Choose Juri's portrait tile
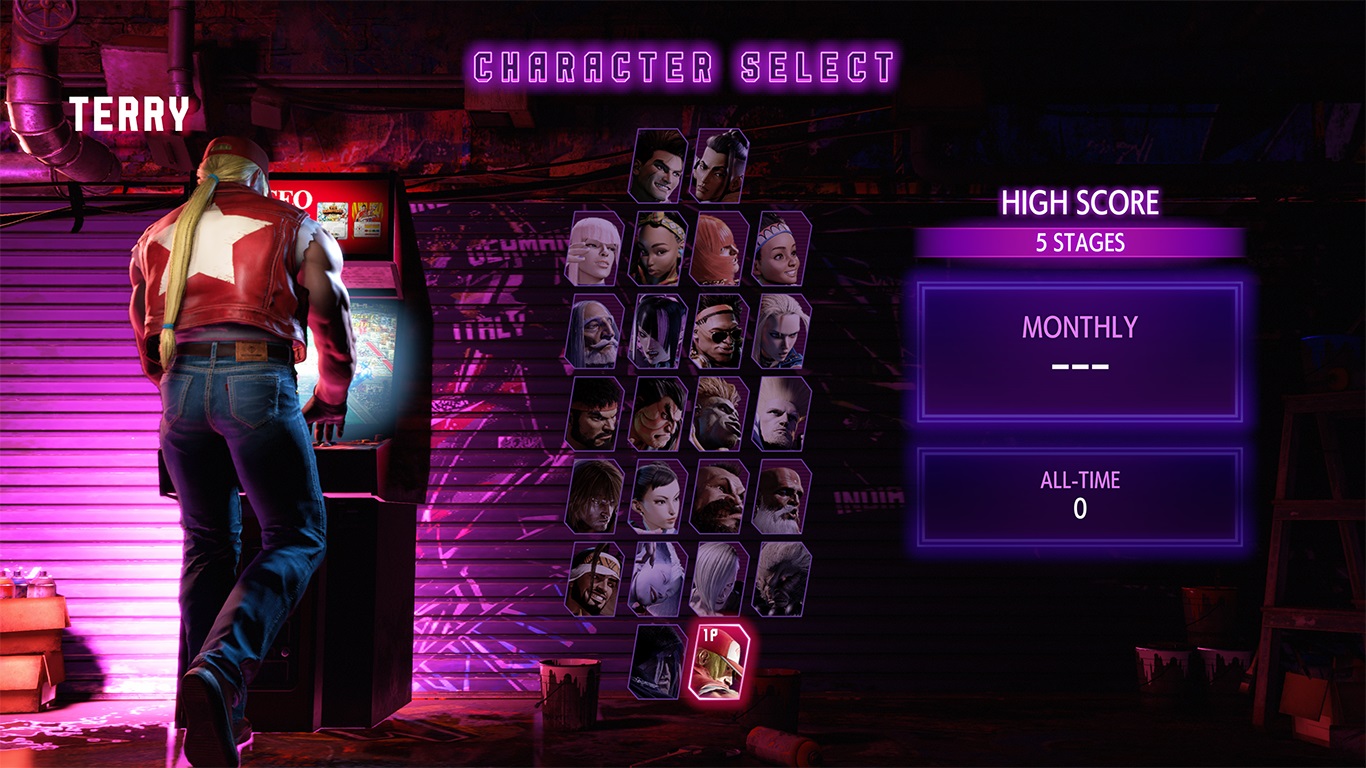The width and height of the screenshot is (1366, 768). pos(658,332)
